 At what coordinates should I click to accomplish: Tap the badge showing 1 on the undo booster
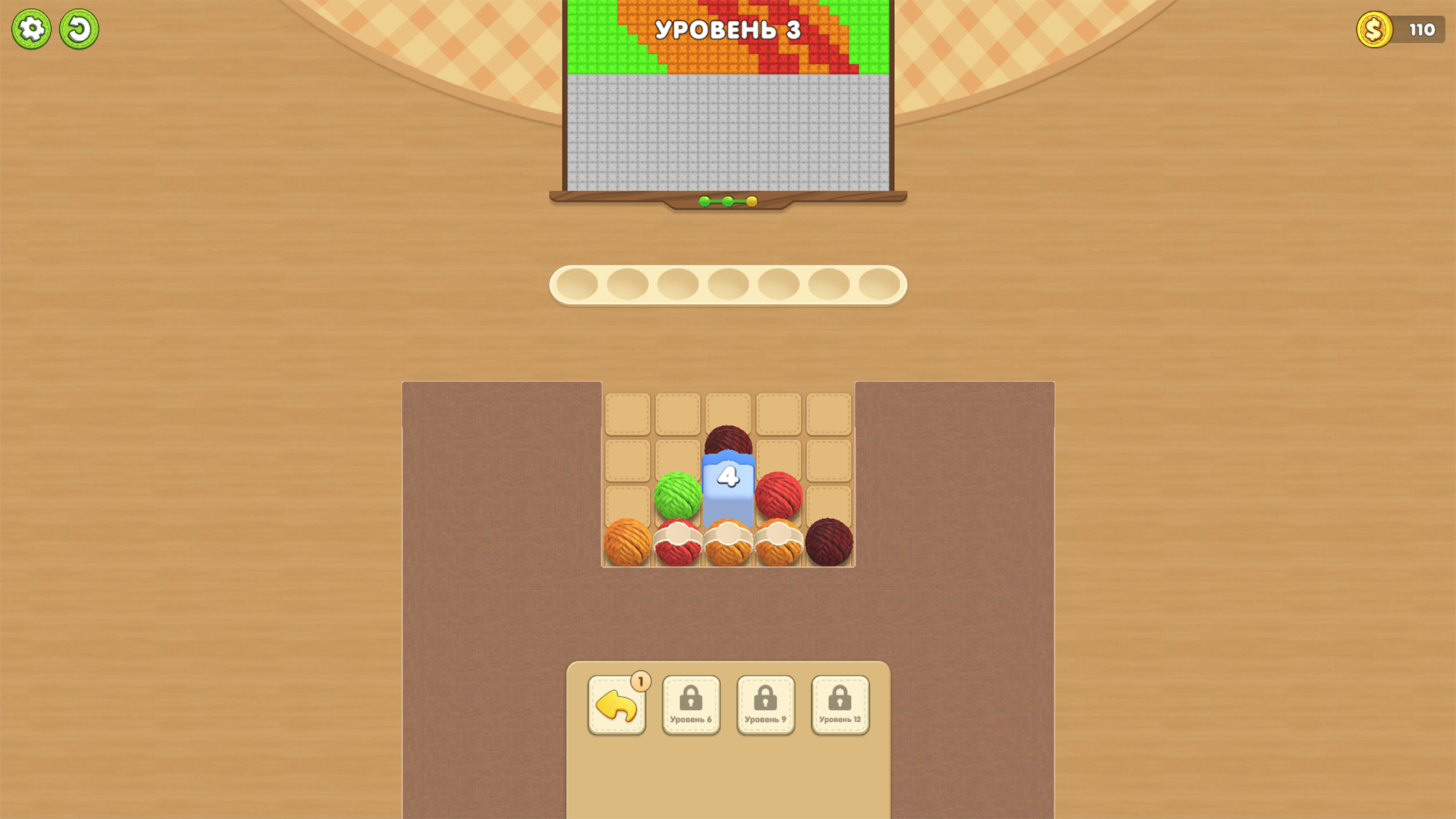640,681
